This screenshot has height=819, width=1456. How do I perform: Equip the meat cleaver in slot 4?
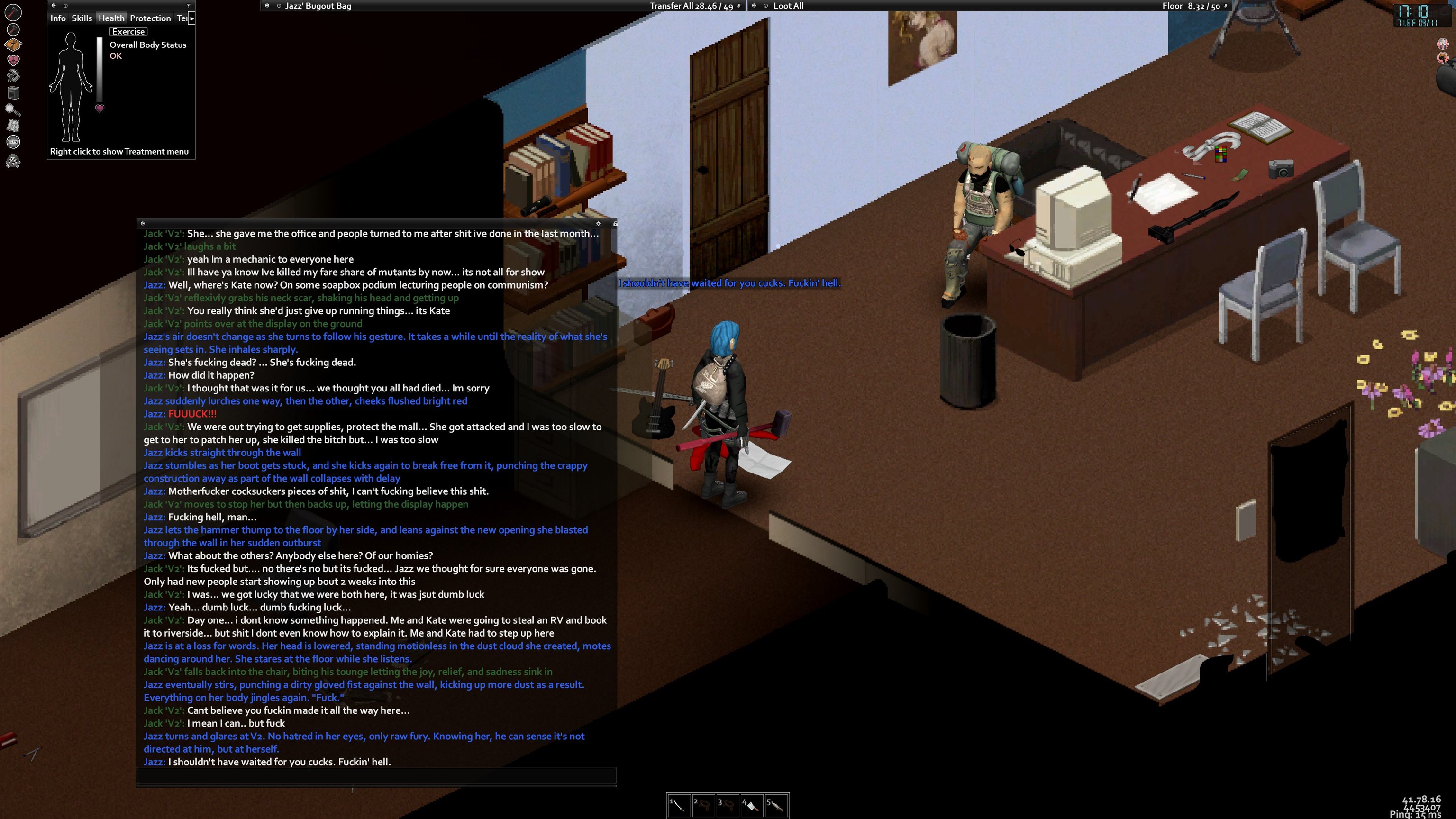click(752, 805)
